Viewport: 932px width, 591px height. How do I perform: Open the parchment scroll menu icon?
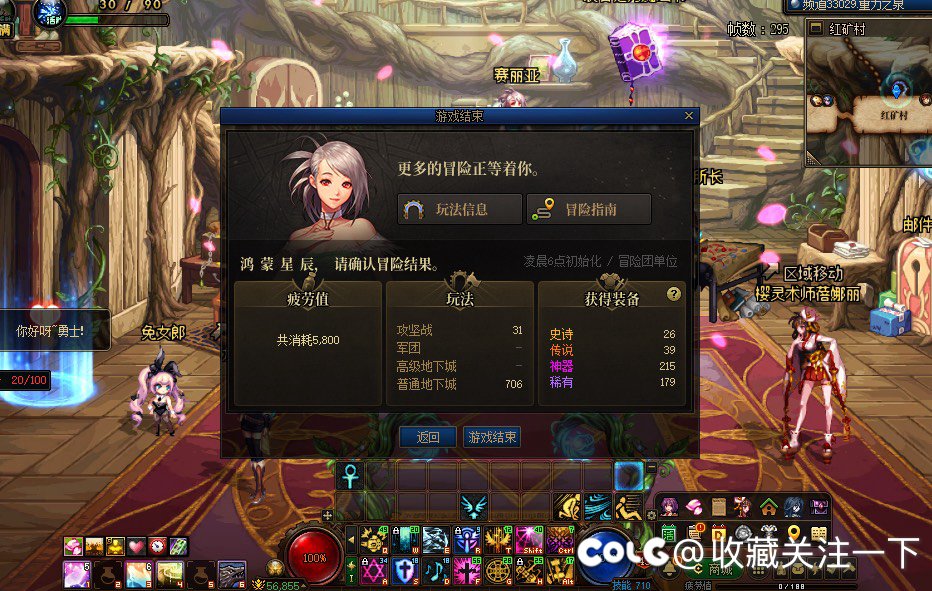point(718,506)
